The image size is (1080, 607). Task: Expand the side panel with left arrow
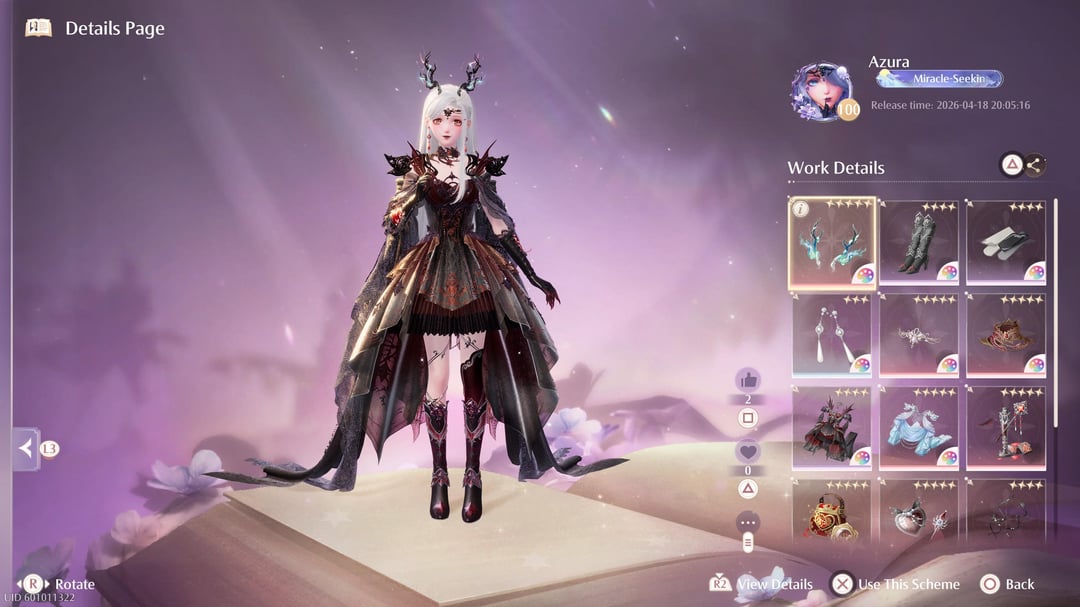pyautogui.click(x=25, y=448)
